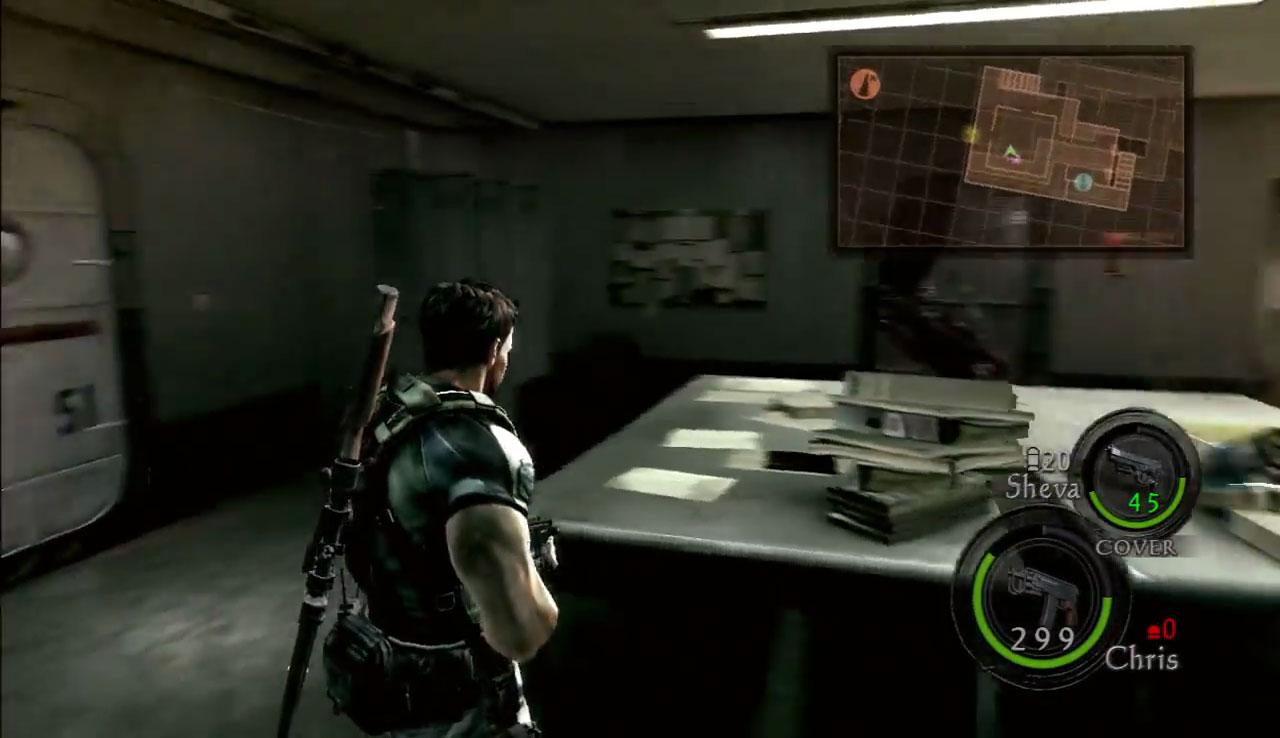
Task: Select the green player arrow on minimap
Action: (1011, 153)
